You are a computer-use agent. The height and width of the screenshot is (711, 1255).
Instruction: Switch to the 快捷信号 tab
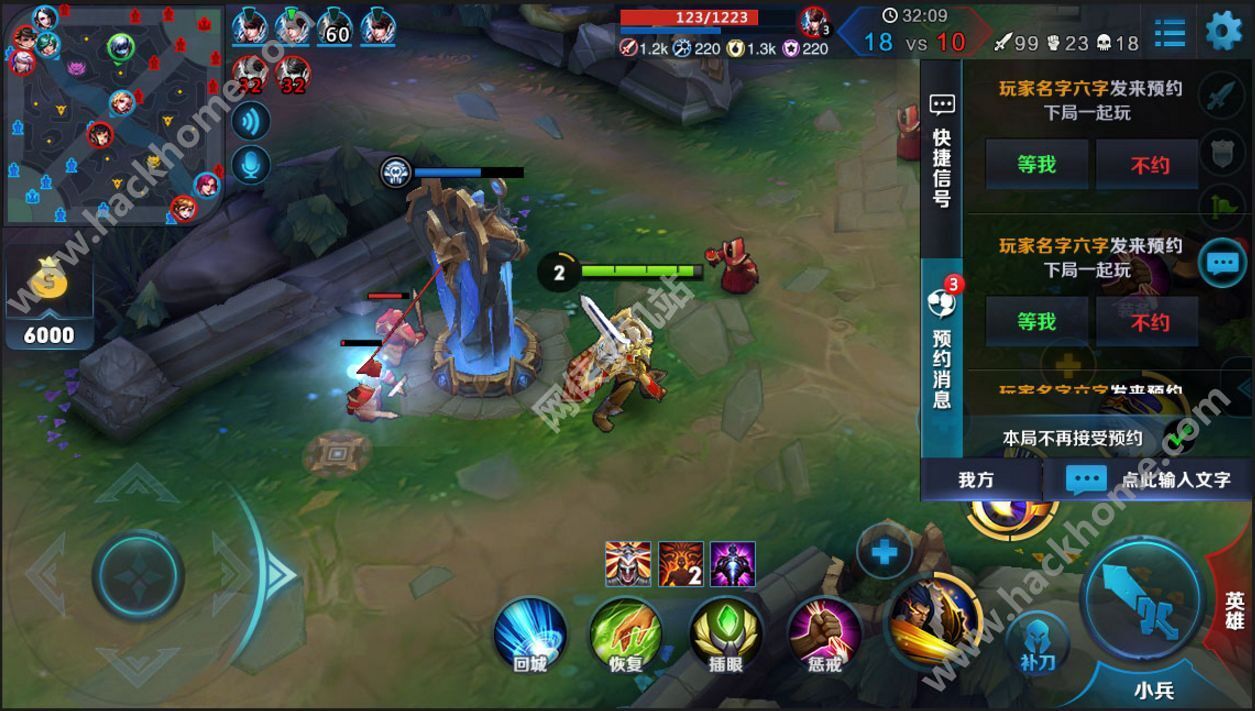[941, 150]
